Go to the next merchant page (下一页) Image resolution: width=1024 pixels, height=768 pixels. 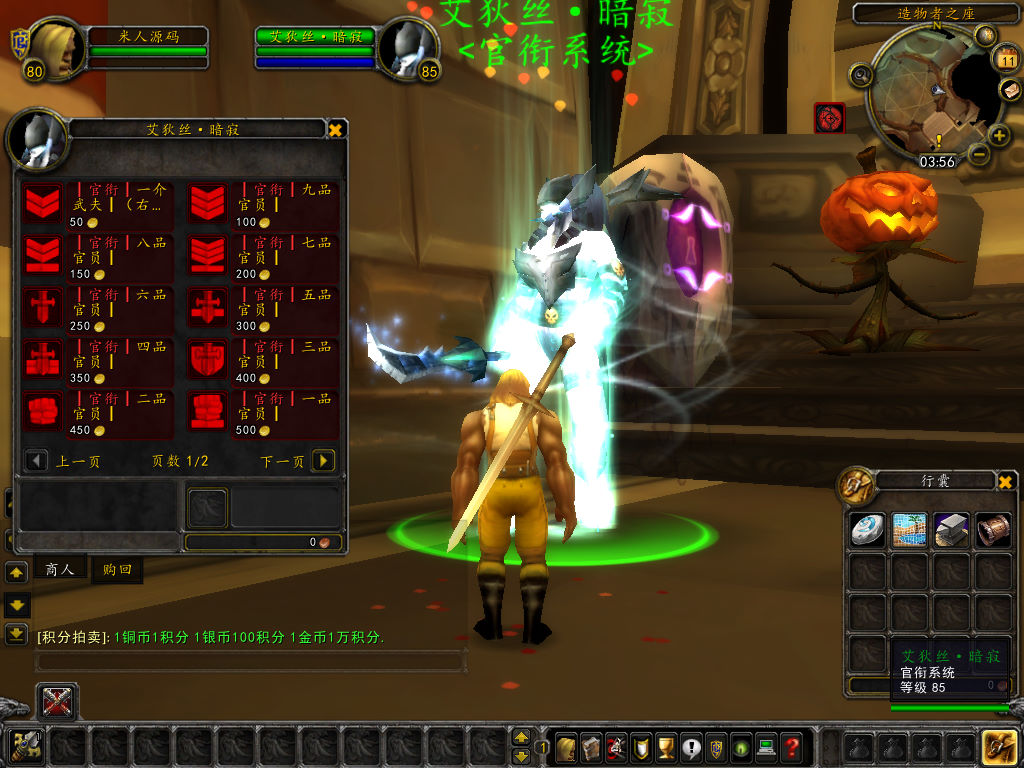coord(323,461)
